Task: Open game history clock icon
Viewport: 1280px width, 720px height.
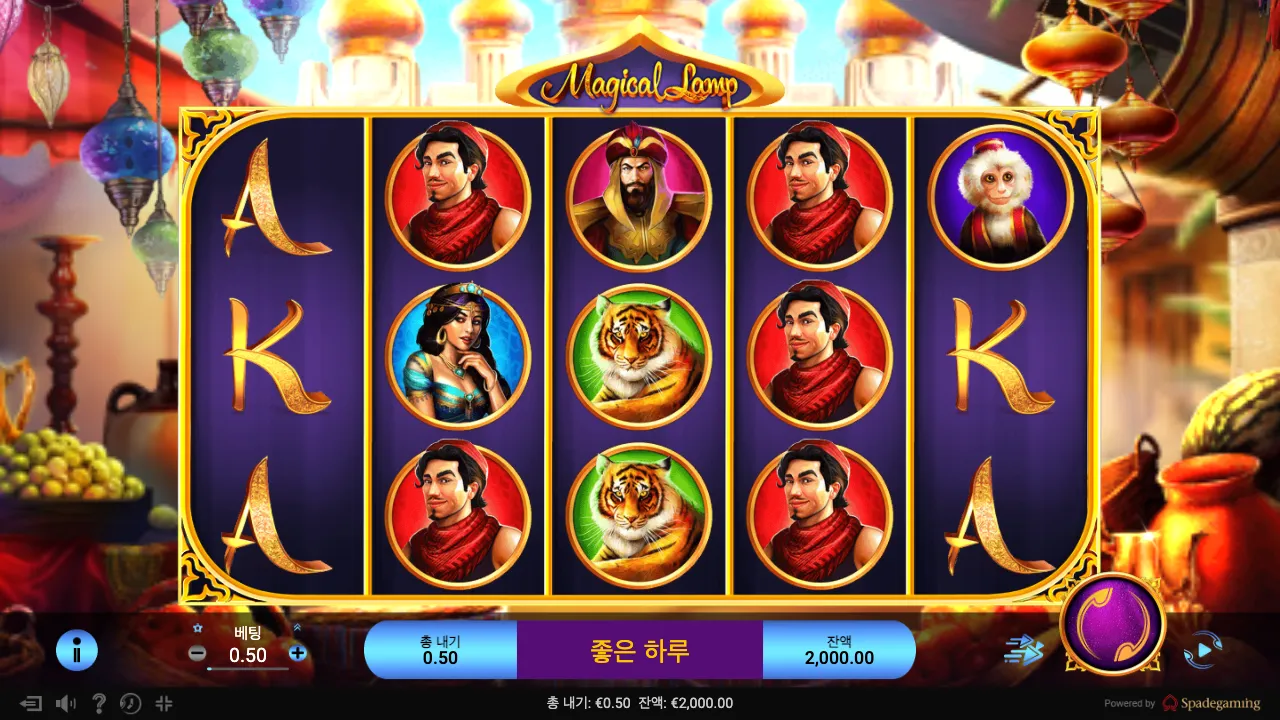Action: point(130,703)
